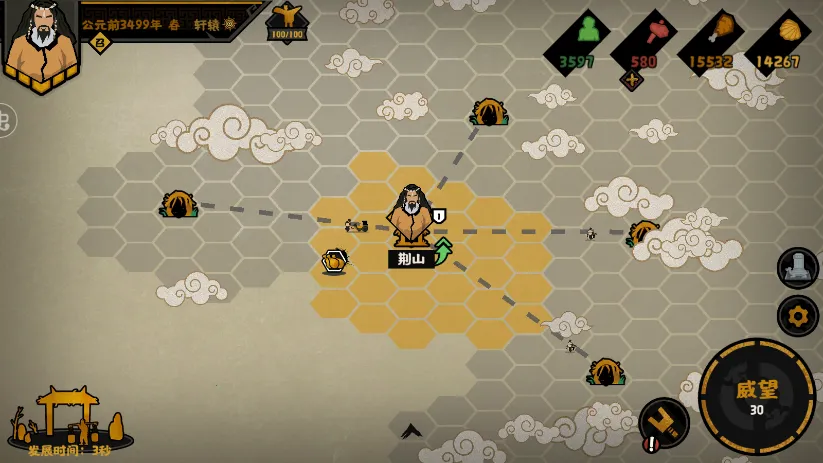823x463 pixels.
Task: Open the gear settings button
Action: pyautogui.click(x=798, y=316)
